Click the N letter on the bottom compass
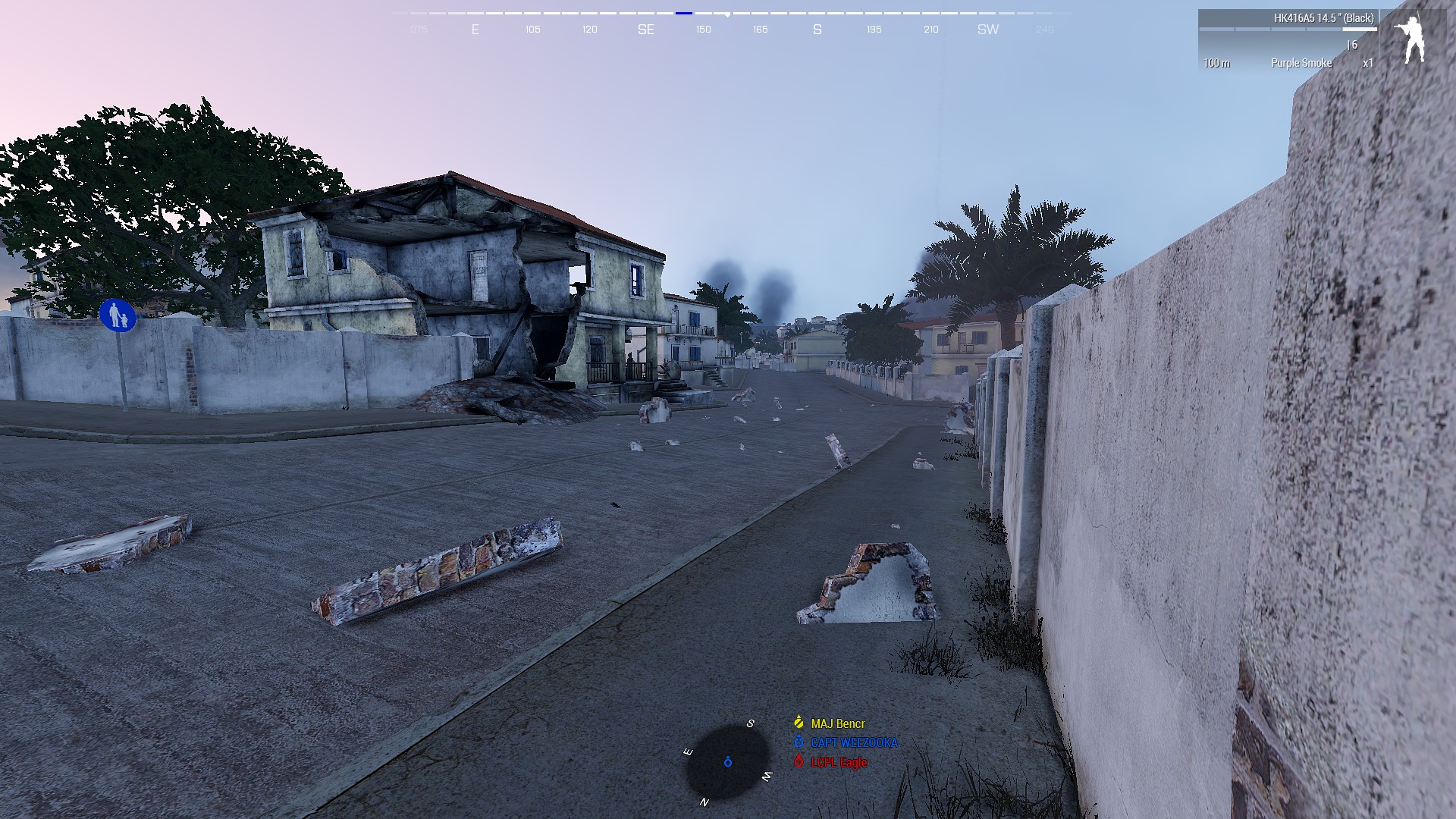The height and width of the screenshot is (819, 1456). (x=704, y=802)
